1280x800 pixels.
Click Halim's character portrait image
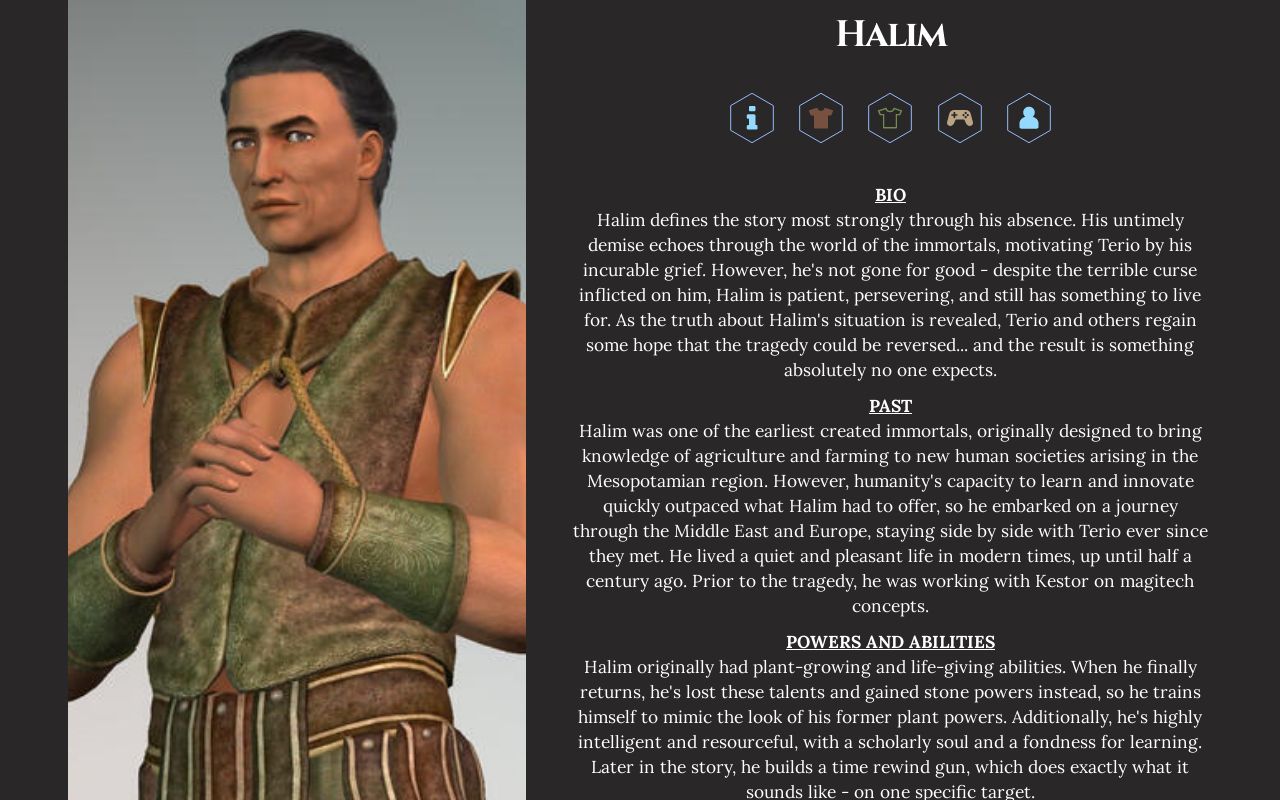click(296, 400)
